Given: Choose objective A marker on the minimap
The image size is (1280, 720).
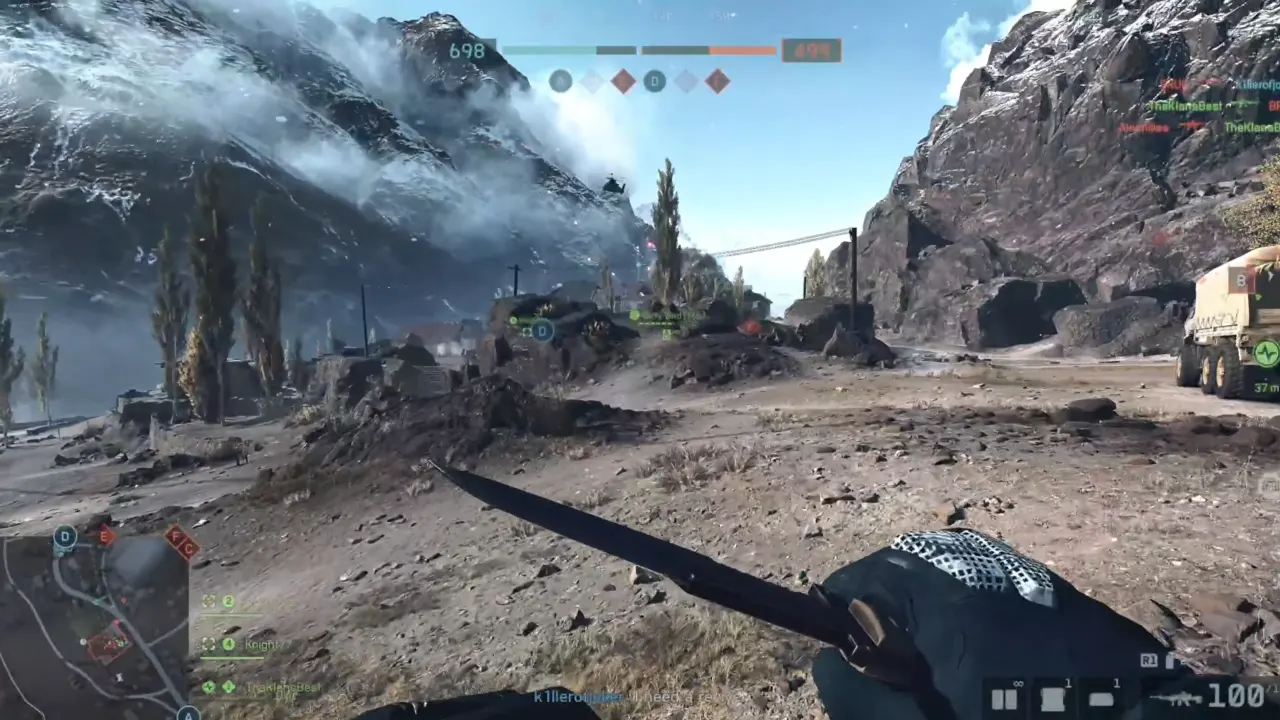Looking at the screenshot, I should pyautogui.click(x=188, y=713).
